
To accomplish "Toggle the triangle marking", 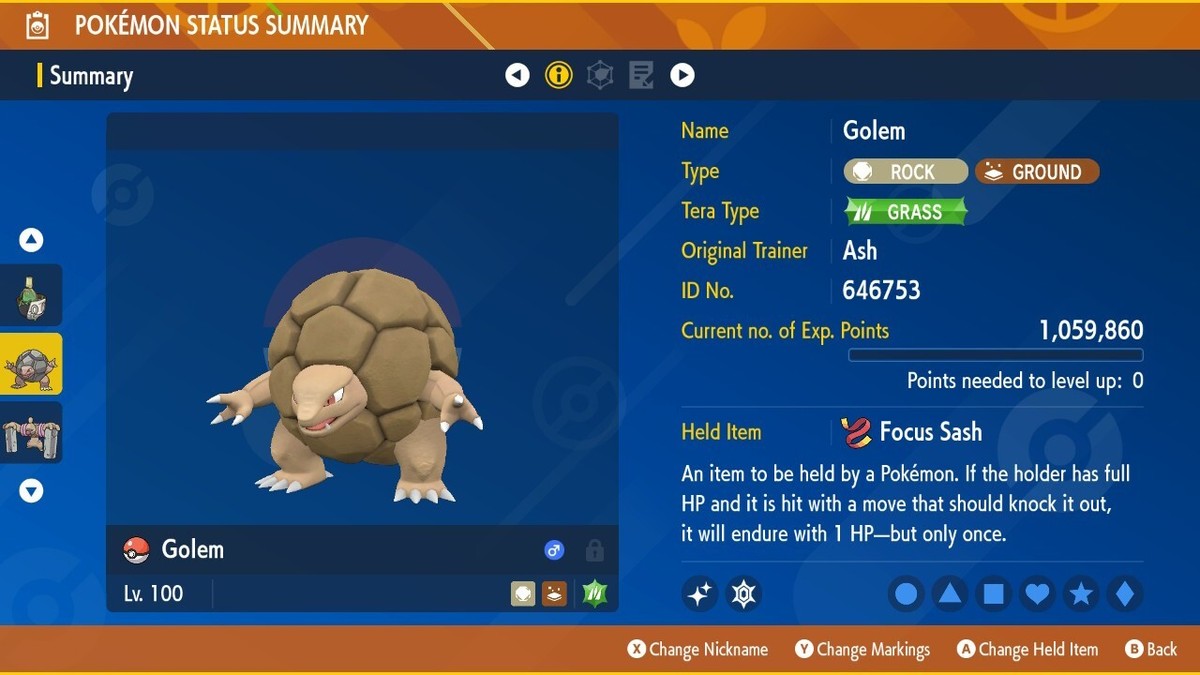I will pyautogui.click(x=950, y=594).
